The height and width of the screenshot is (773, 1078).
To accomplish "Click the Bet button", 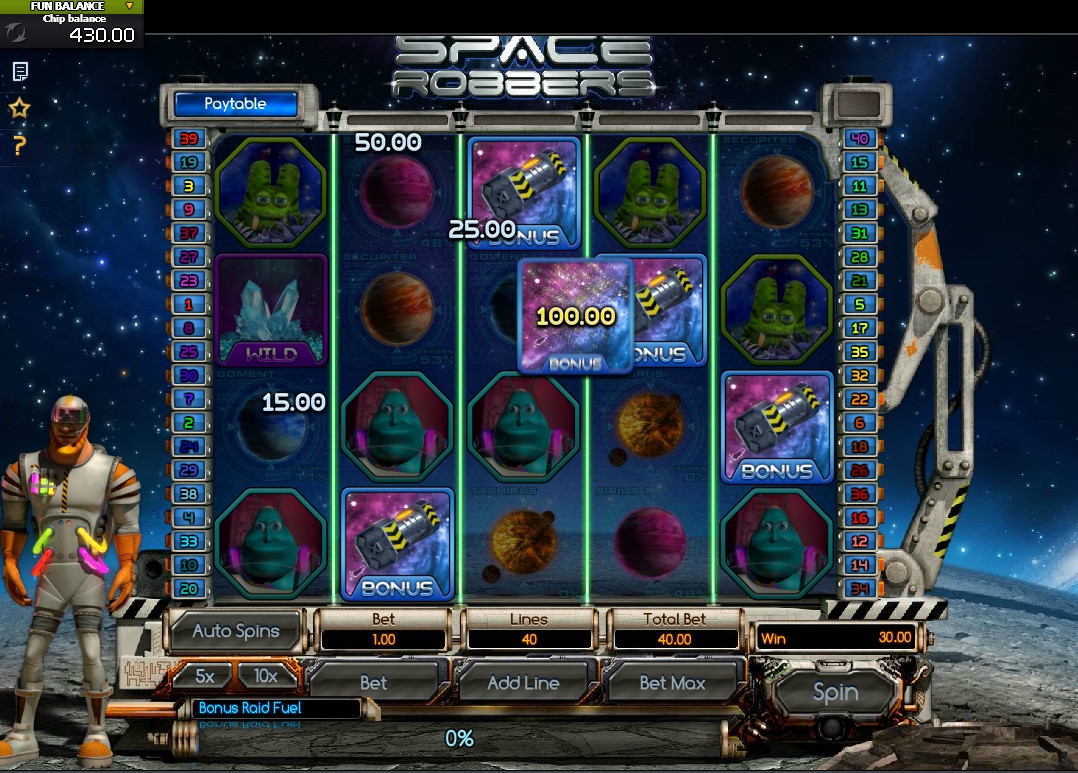I will 373,683.
